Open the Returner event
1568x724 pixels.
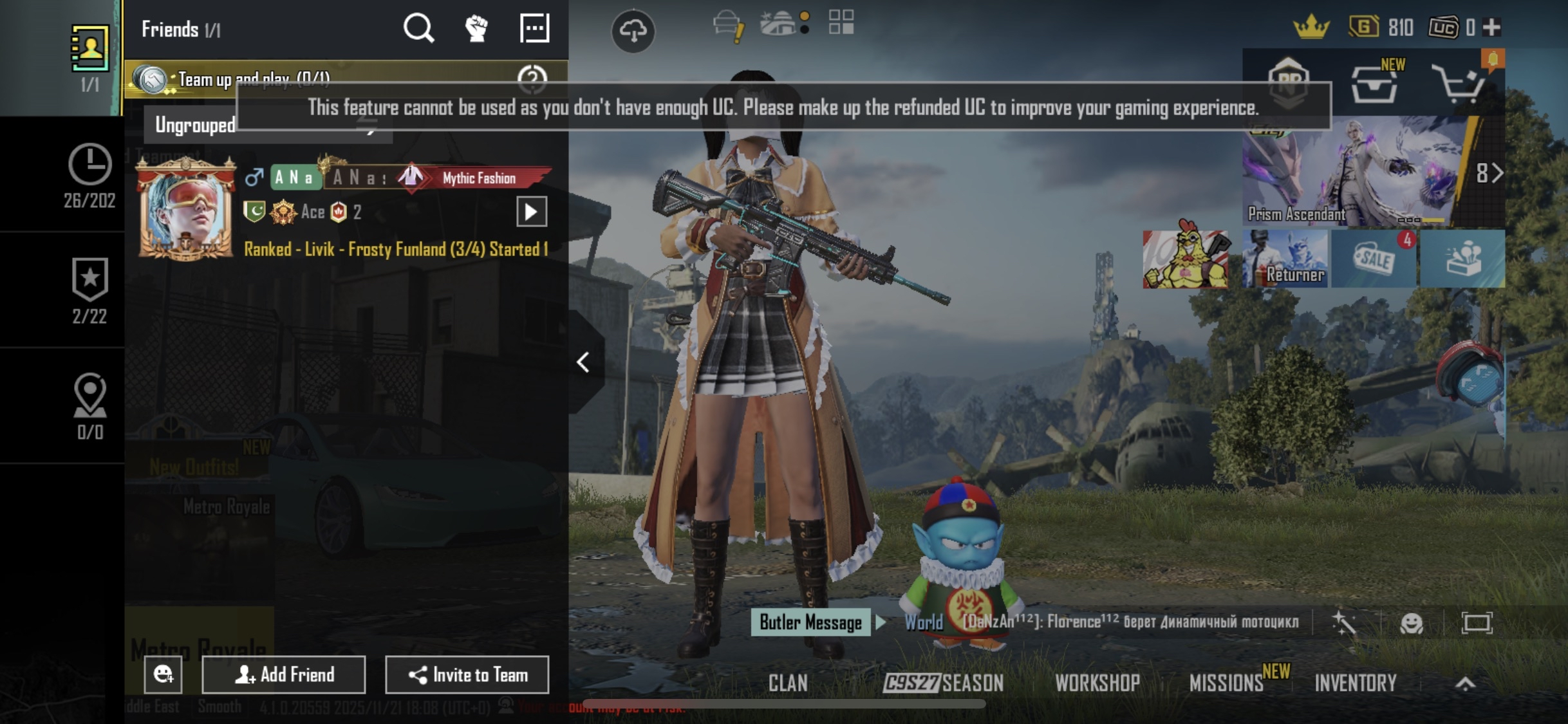click(x=1285, y=259)
